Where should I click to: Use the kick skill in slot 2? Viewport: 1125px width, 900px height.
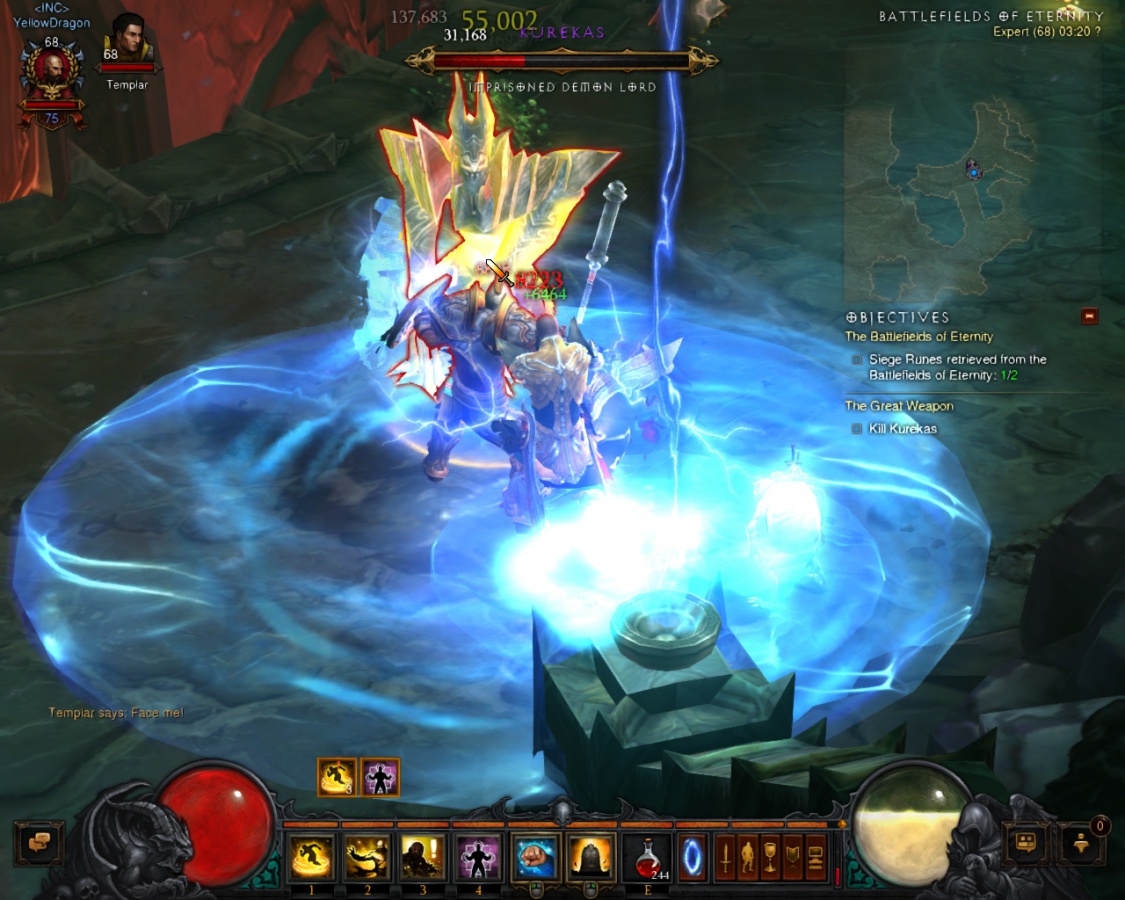pyautogui.click(x=367, y=857)
